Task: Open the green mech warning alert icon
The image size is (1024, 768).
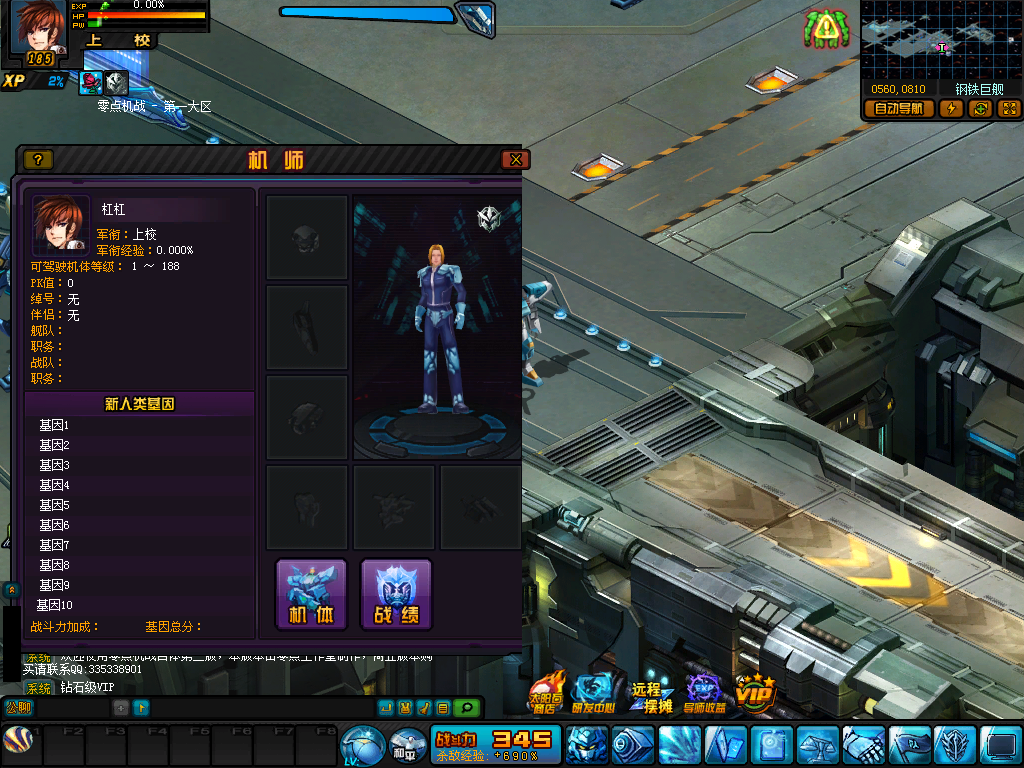Action: 825,30
